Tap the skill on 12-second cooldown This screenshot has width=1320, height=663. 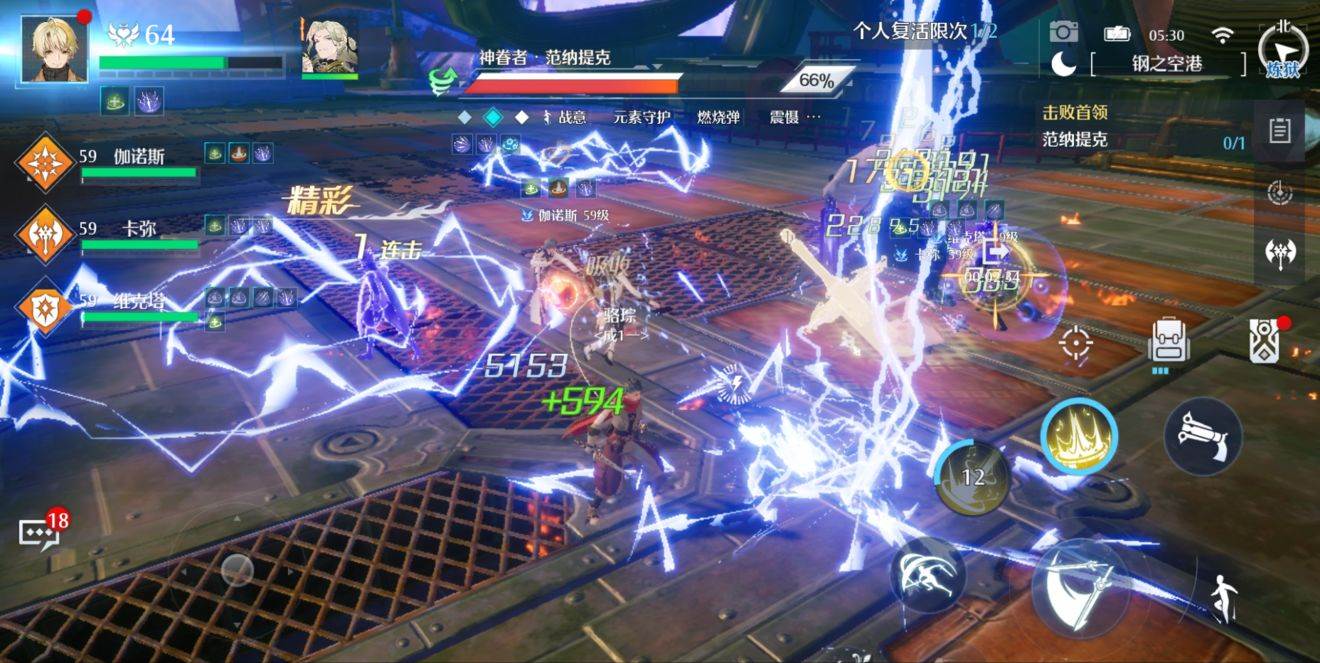972,478
